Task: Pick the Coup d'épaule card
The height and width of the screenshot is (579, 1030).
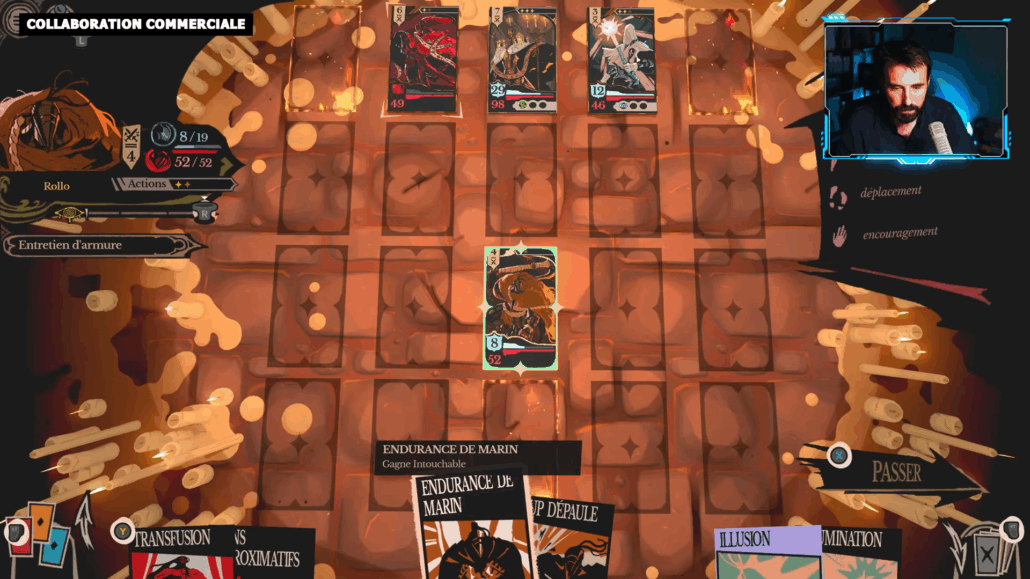Action: pyautogui.click(x=568, y=540)
